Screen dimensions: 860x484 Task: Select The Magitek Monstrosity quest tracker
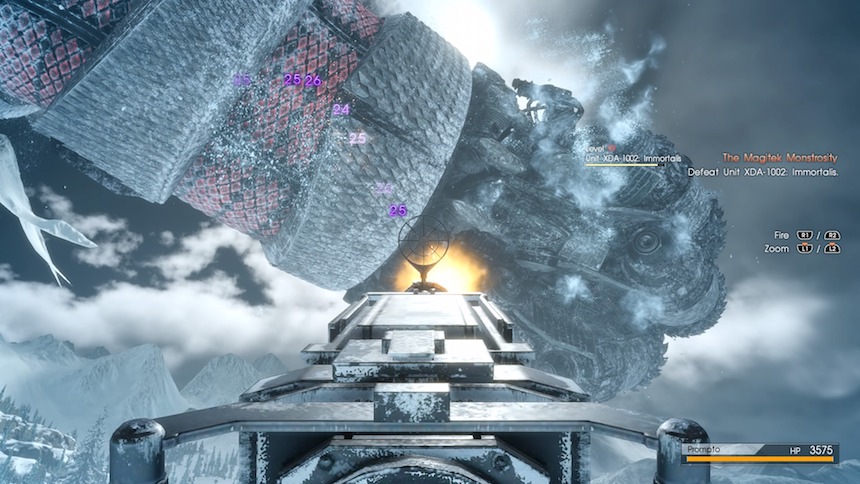pyautogui.click(x=779, y=158)
